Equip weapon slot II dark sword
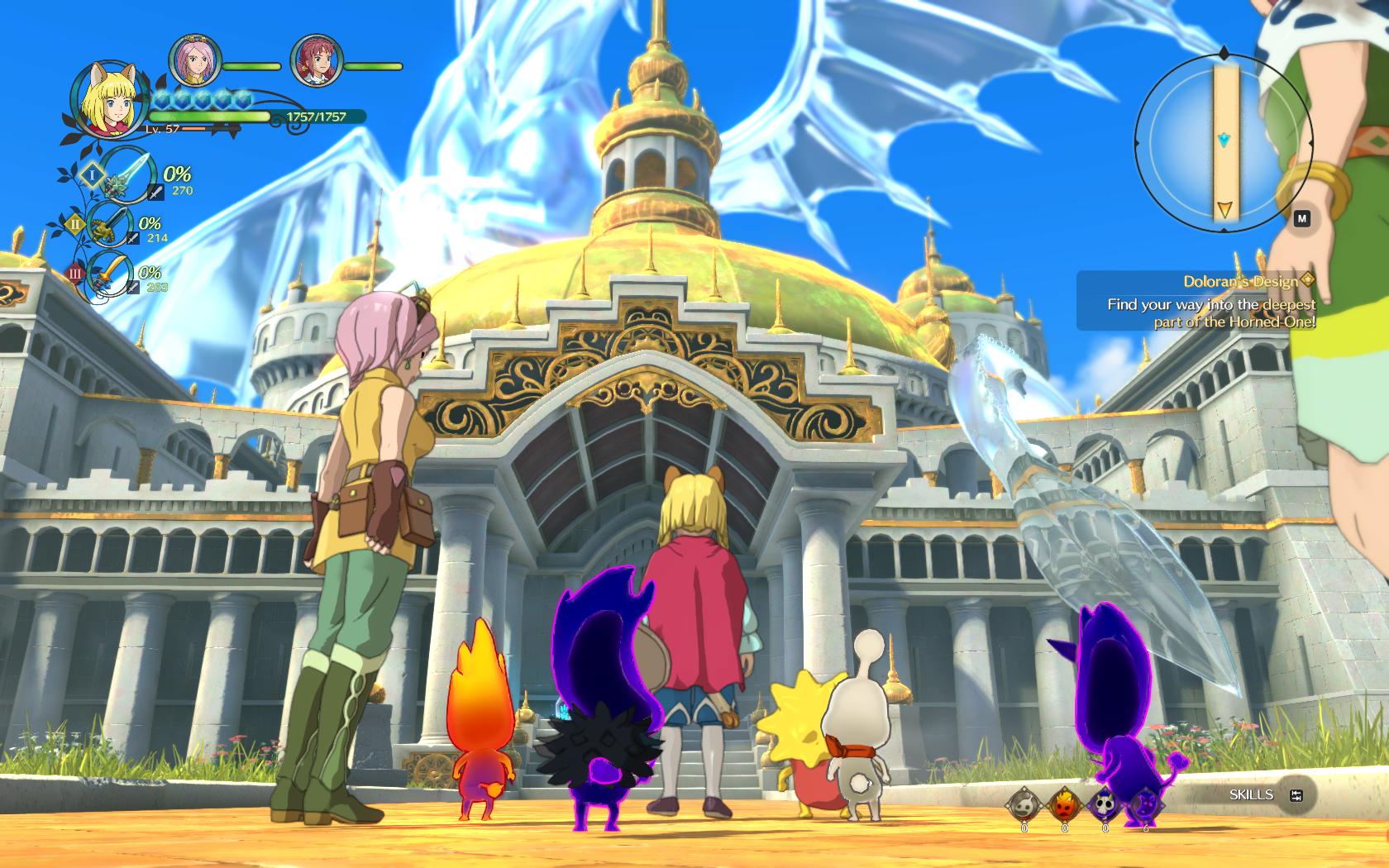Viewport: 1389px width, 868px height. pos(109,223)
